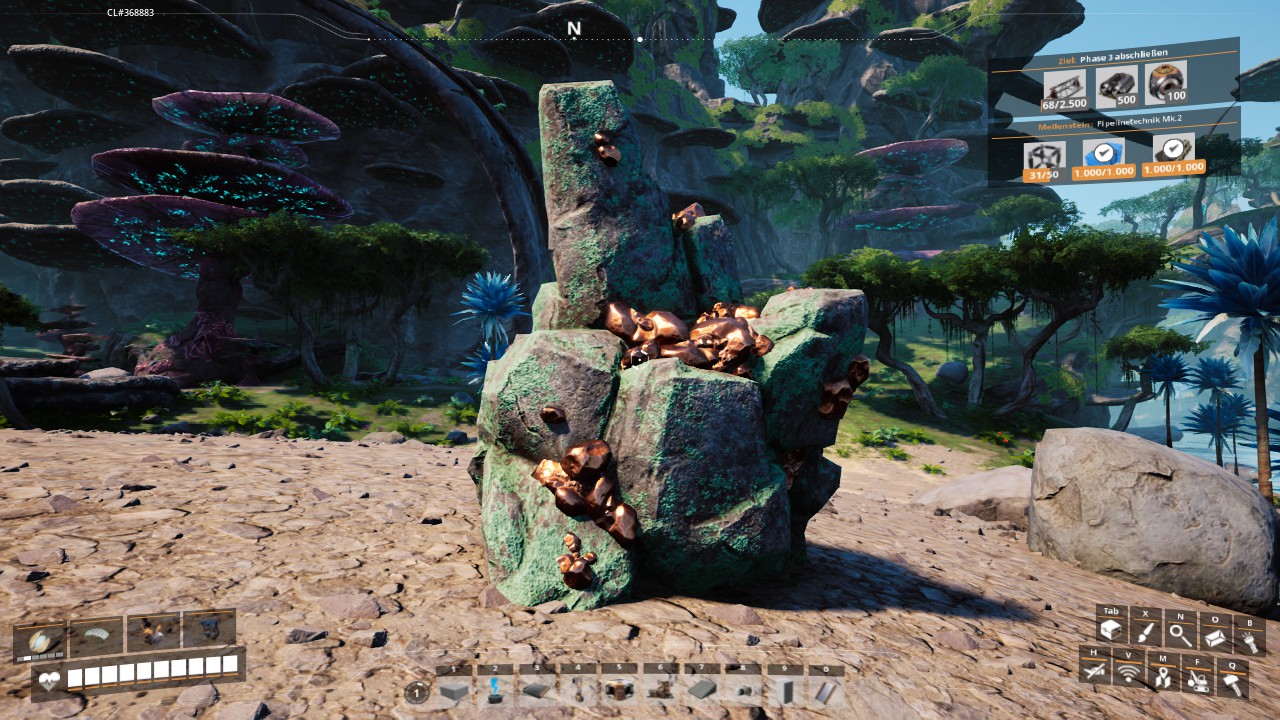Image resolution: width=1280 pixels, height=720 pixels.
Task: Open the map marker icon
Action: pyautogui.click(x=1162, y=678)
